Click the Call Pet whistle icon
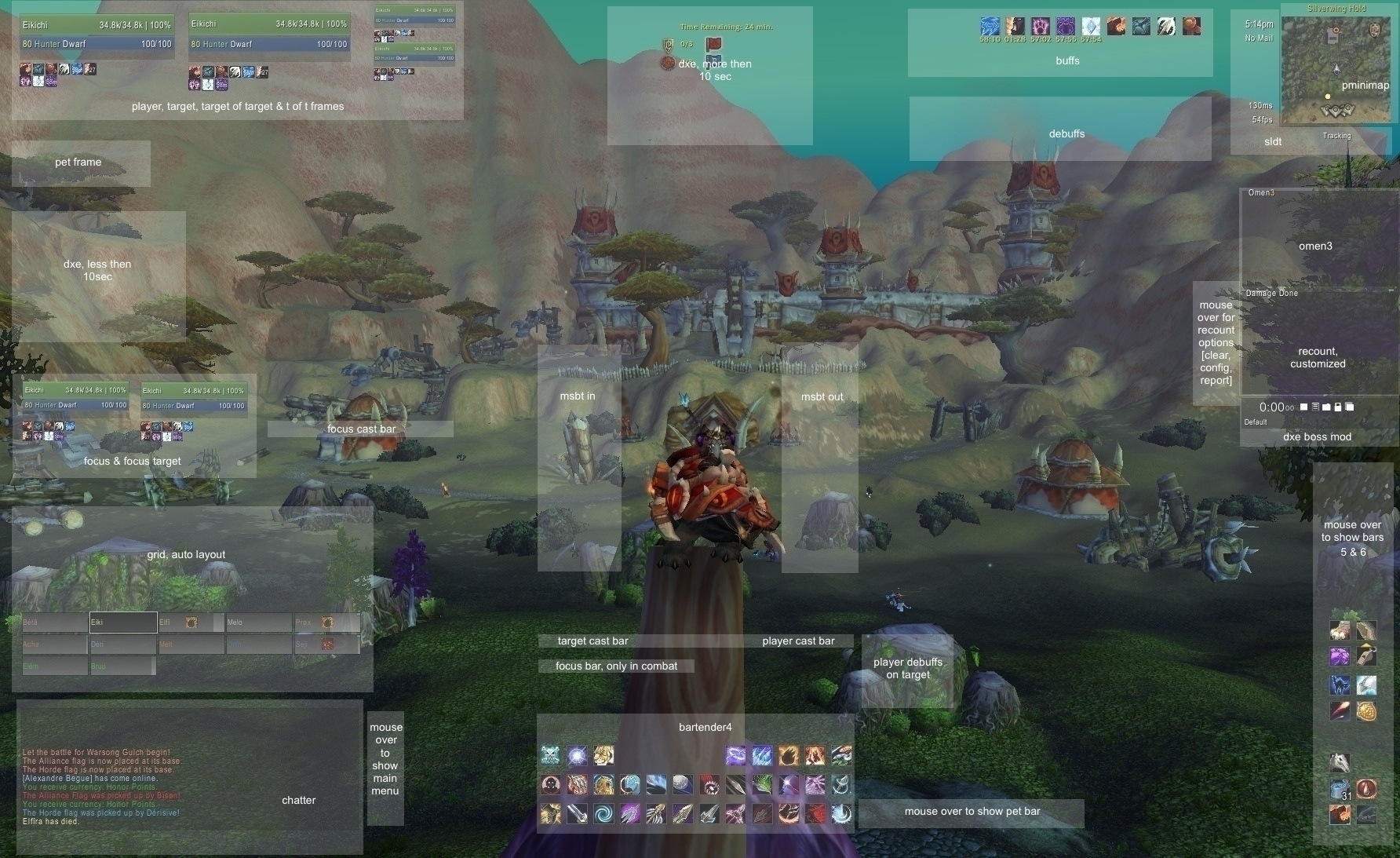 (x=1366, y=656)
